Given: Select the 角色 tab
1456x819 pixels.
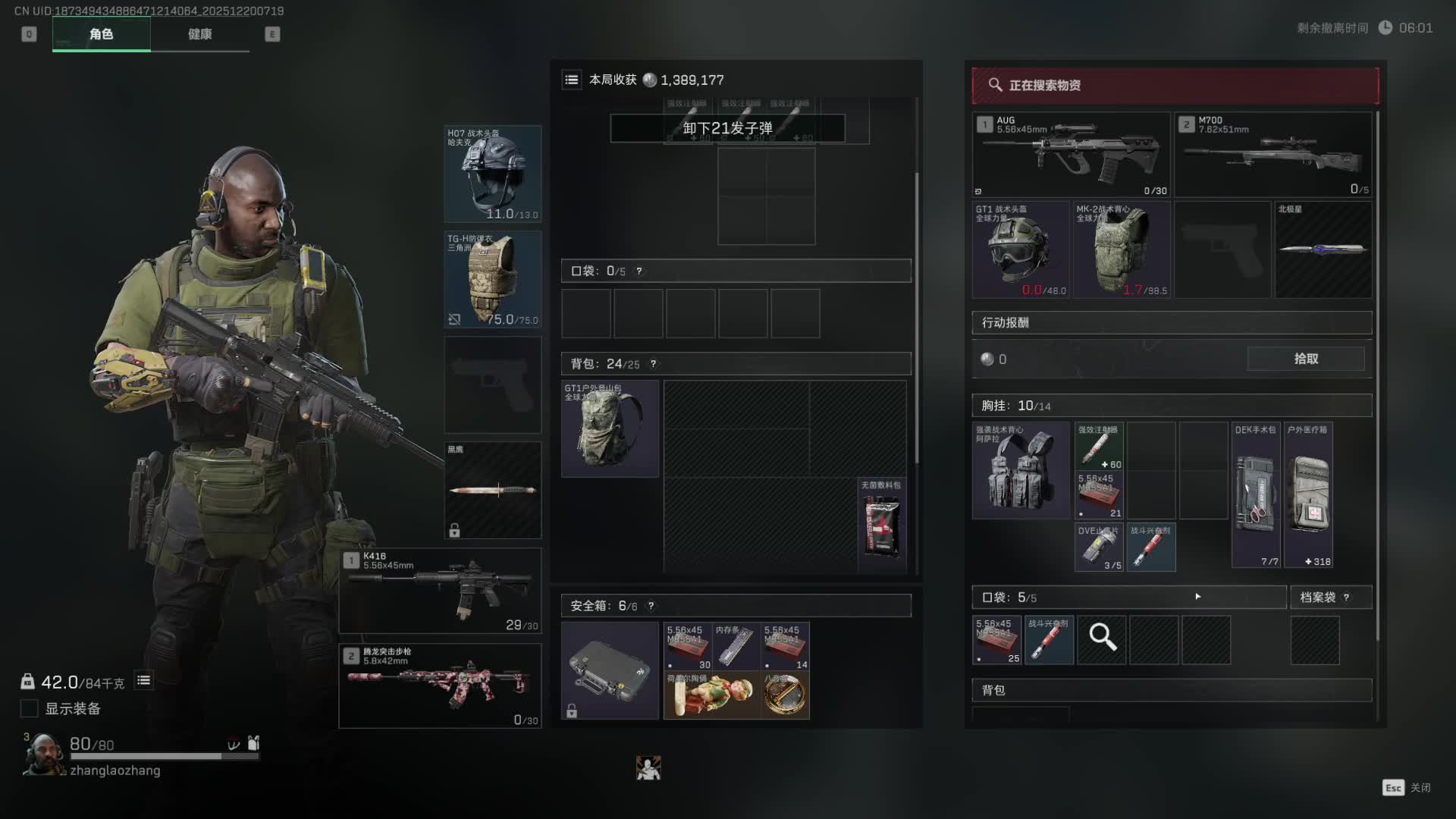Looking at the screenshot, I should click(101, 34).
